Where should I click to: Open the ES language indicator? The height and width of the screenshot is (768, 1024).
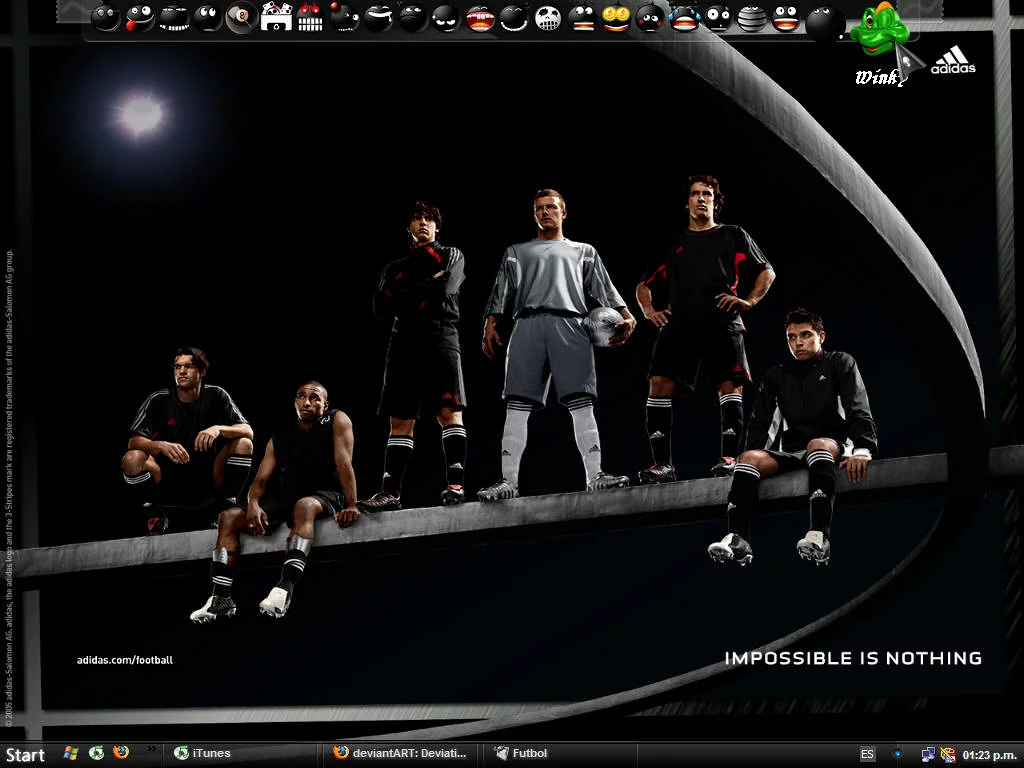click(x=867, y=755)
